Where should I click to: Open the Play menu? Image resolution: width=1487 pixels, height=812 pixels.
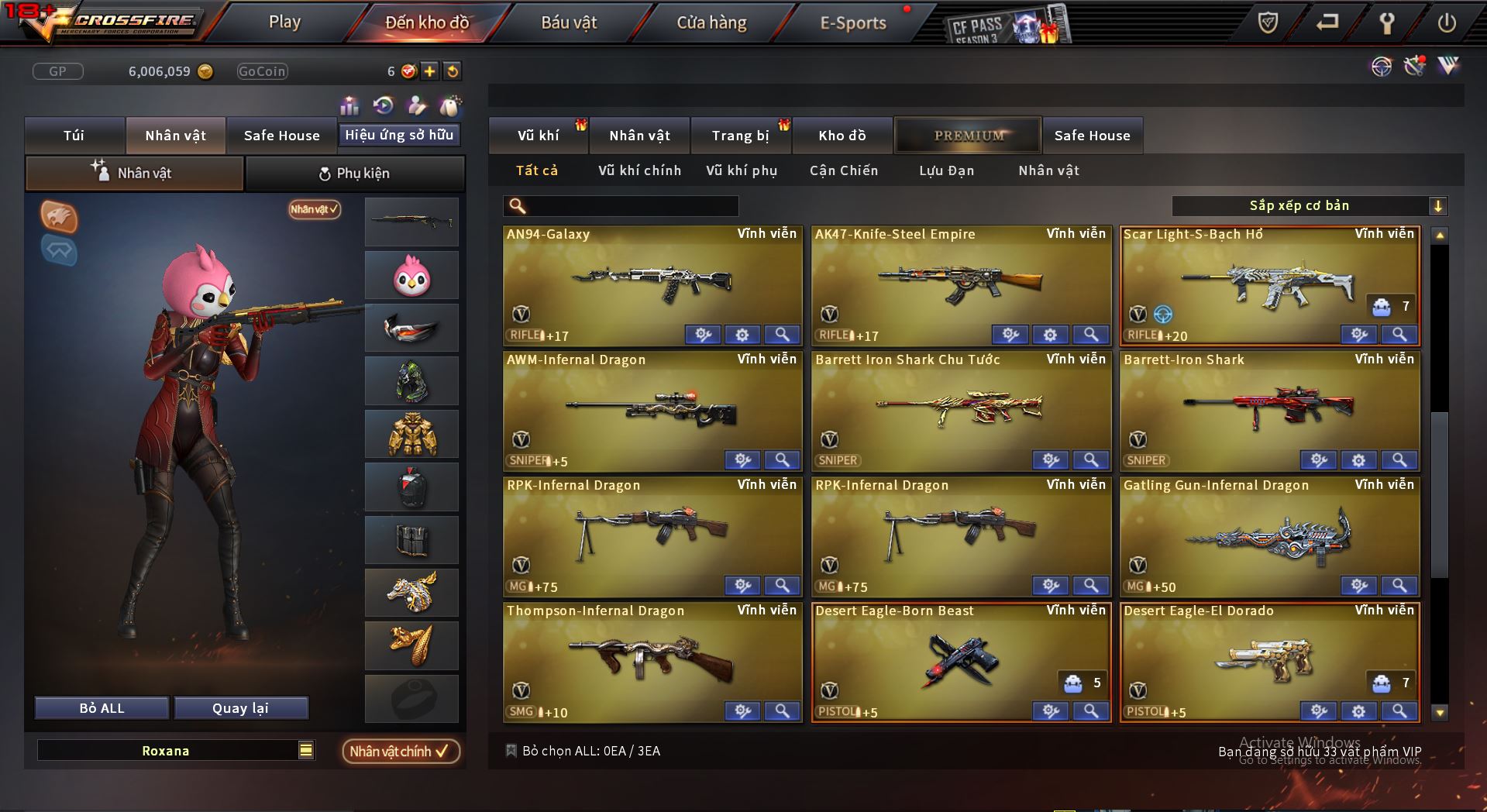[x=284, y=22]
